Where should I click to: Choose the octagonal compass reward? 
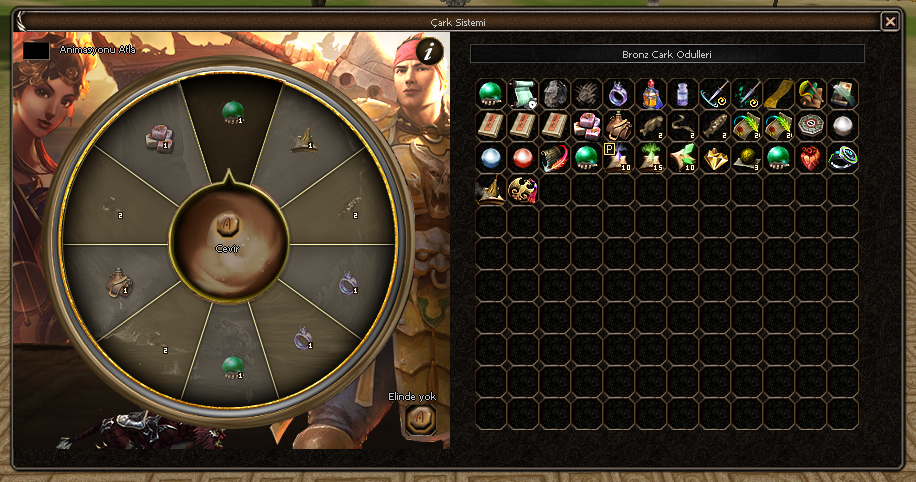click(x=811, y=126)
